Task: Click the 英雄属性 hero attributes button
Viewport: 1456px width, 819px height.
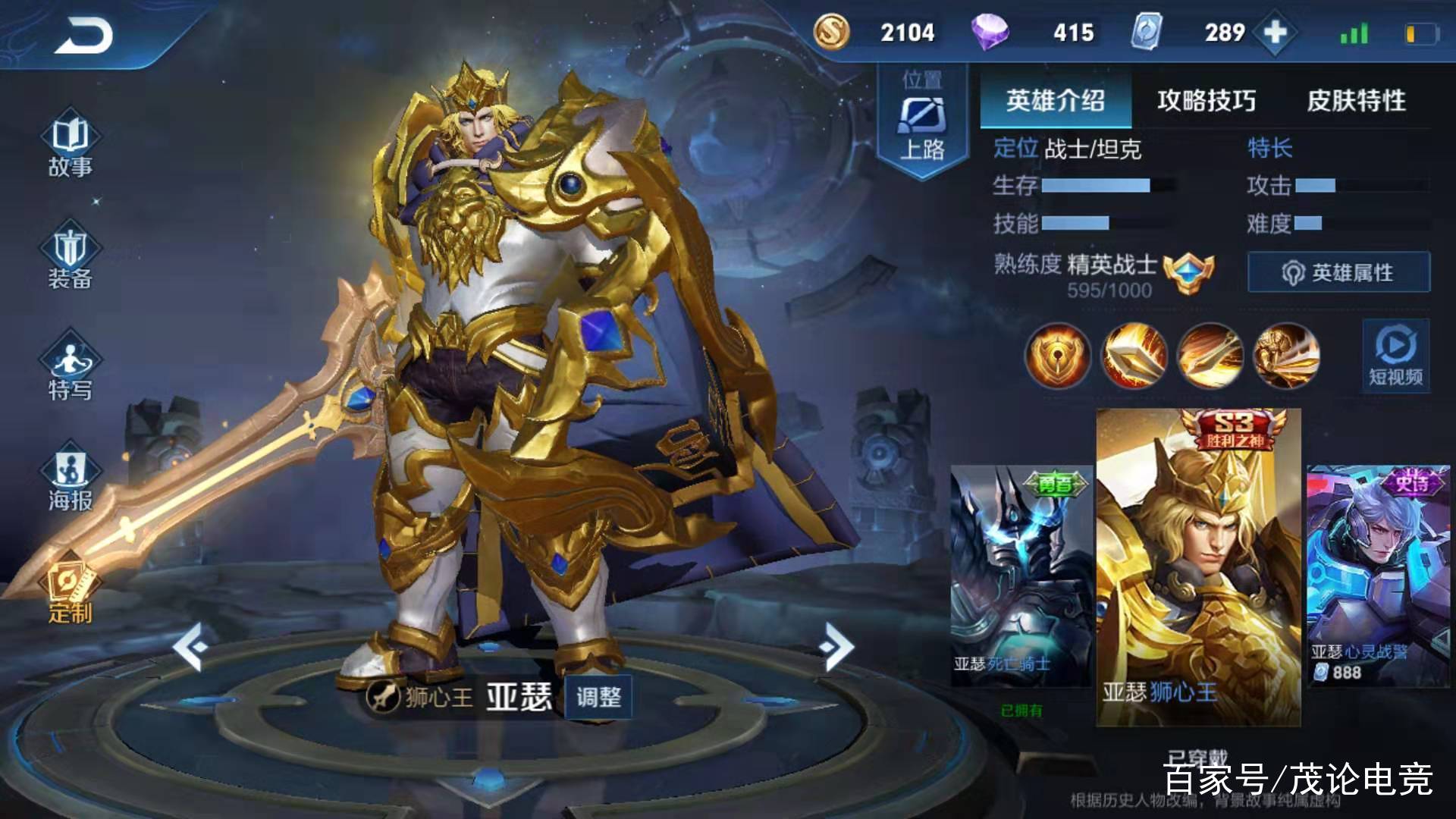Action: pyautogui.click(x=1338, y=271)
